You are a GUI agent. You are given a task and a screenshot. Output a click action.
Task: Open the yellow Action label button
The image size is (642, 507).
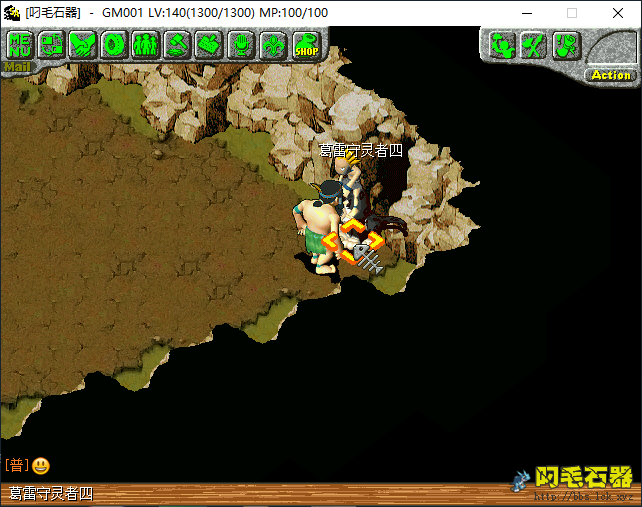pos(610,75)
